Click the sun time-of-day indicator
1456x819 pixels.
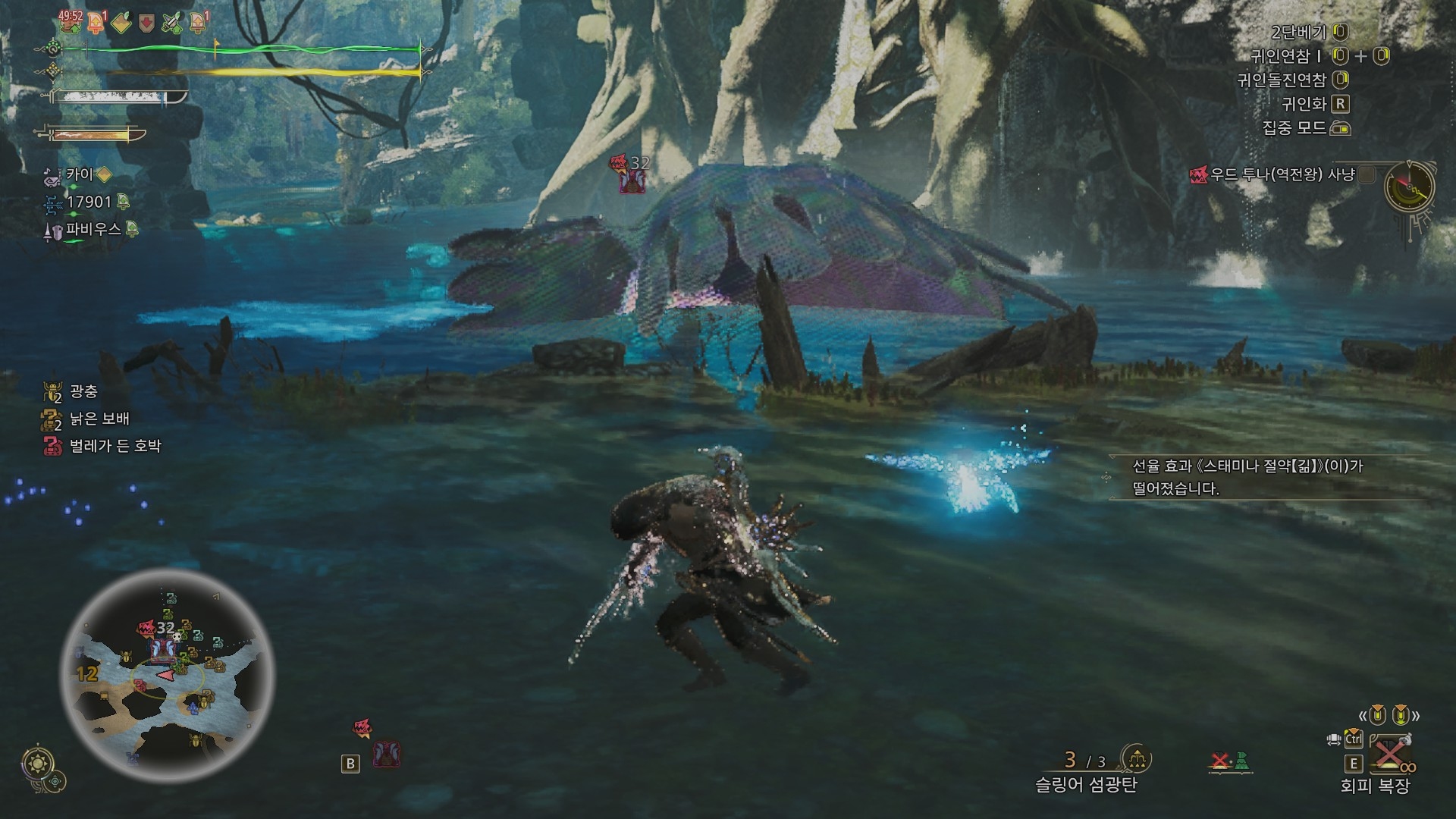pyautogui.click(x=36, y=762)
